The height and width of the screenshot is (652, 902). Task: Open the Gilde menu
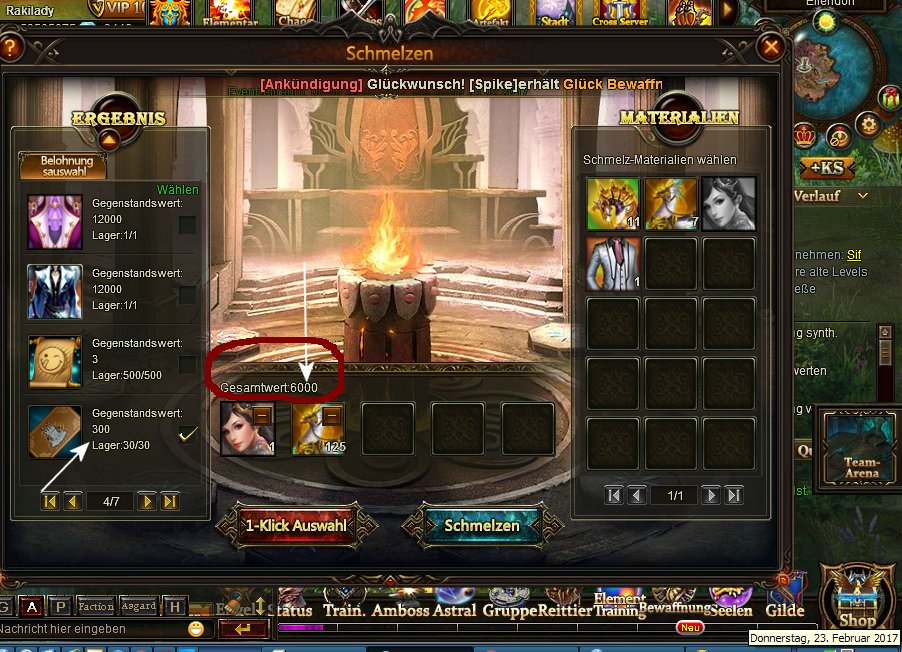784,610
